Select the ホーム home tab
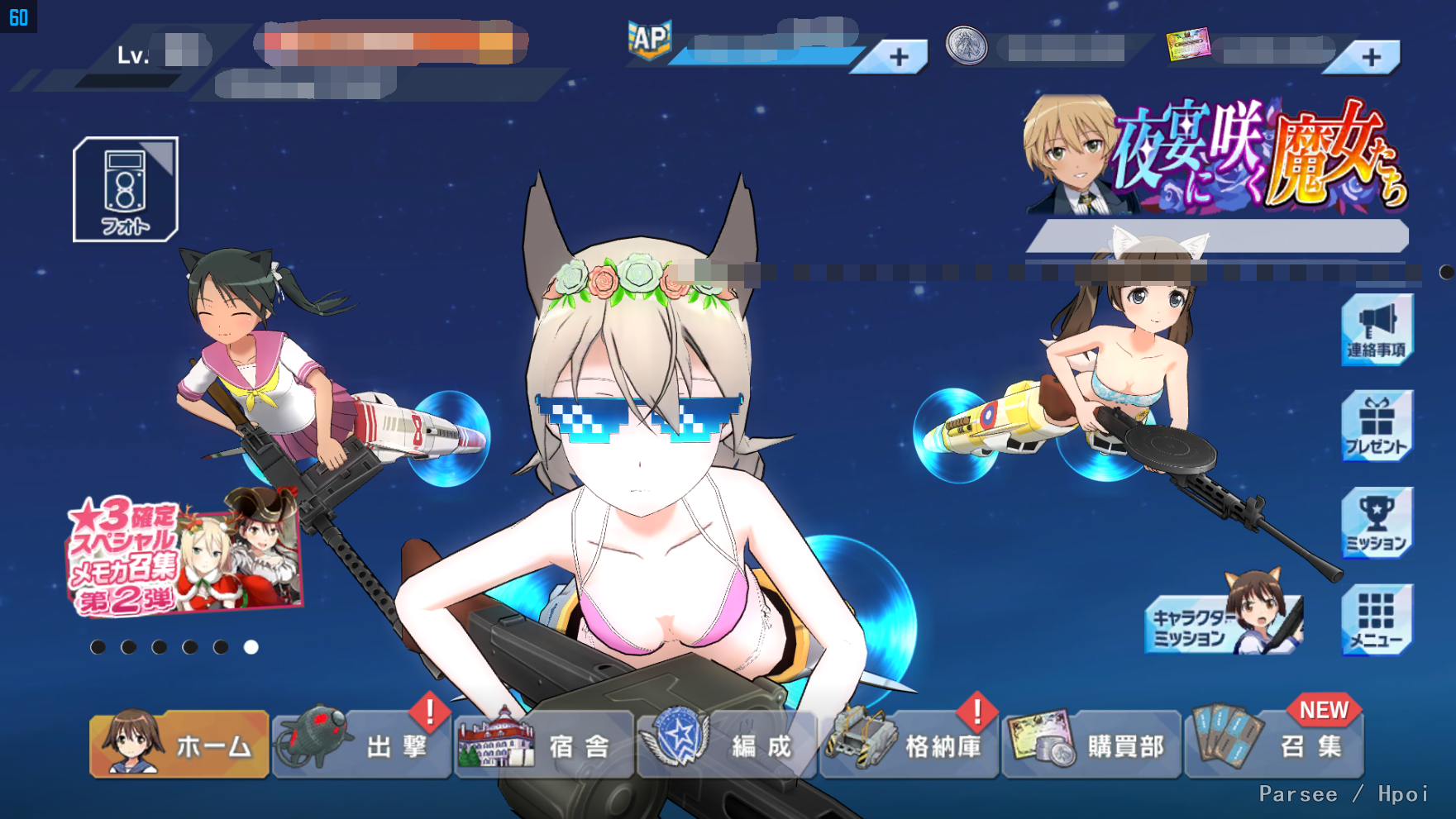This screenshot has height=819, width=1456. (x=179, y=744)
